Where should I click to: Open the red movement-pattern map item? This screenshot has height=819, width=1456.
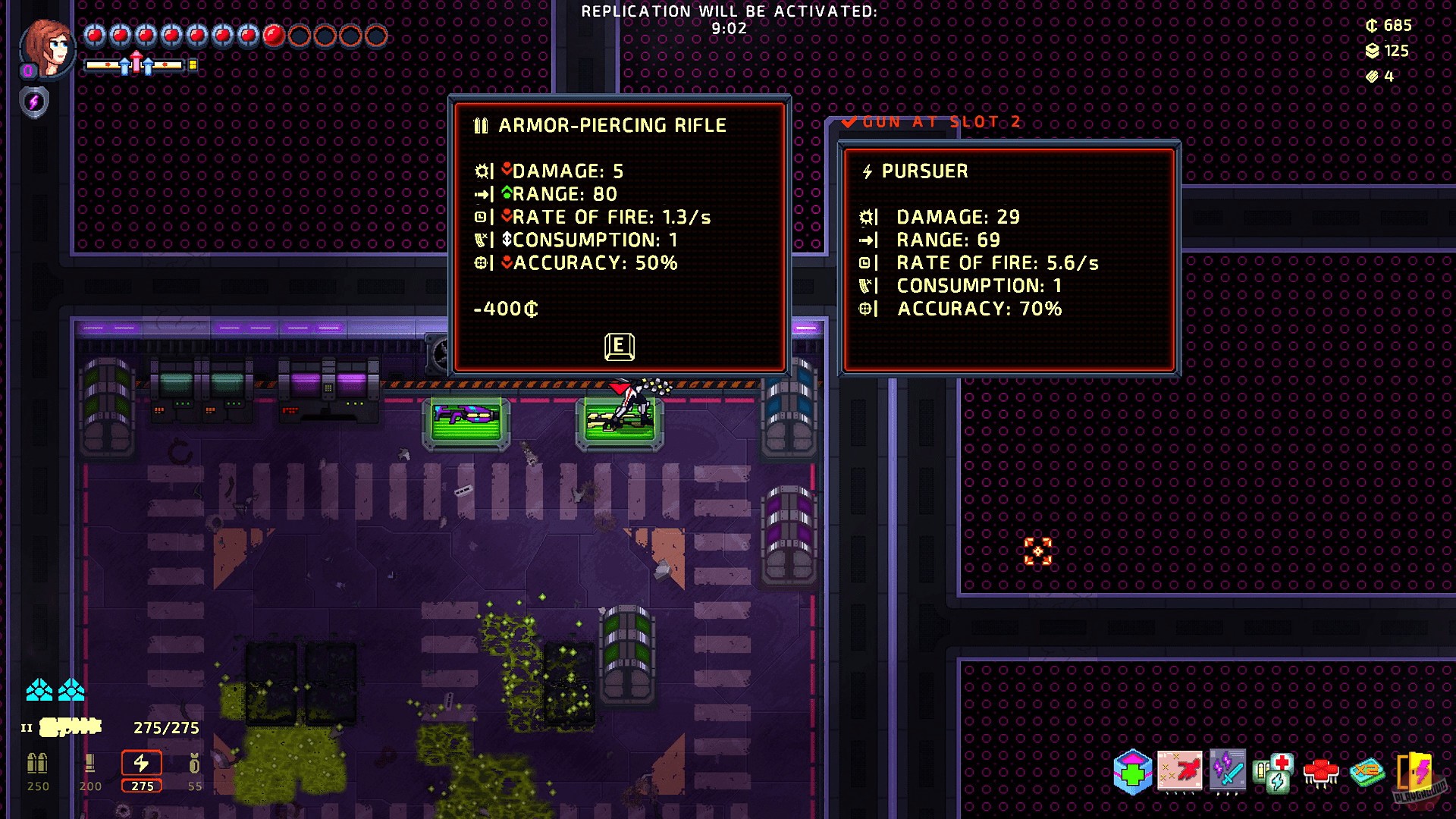[1179, 772]
